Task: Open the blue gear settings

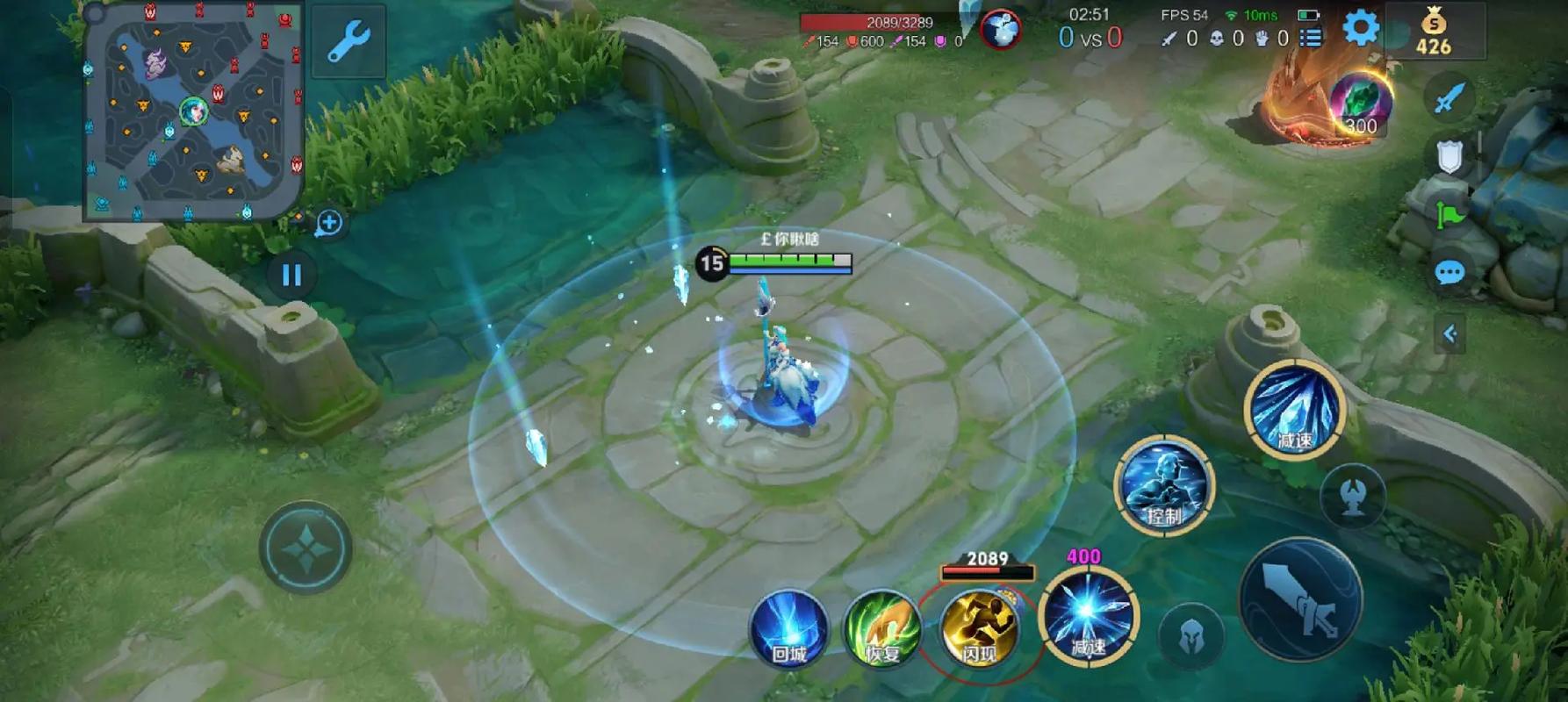Action: [1360, 29]
